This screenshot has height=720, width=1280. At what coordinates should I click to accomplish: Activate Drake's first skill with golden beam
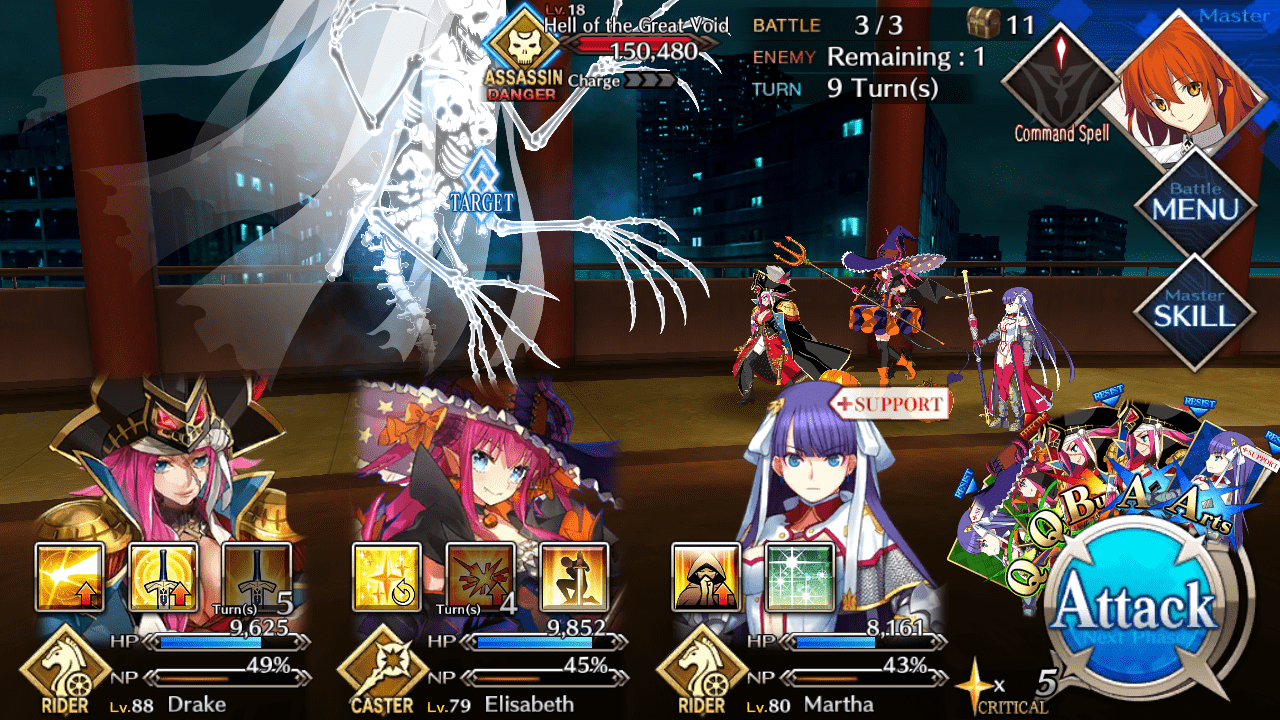tap(70, 577)
